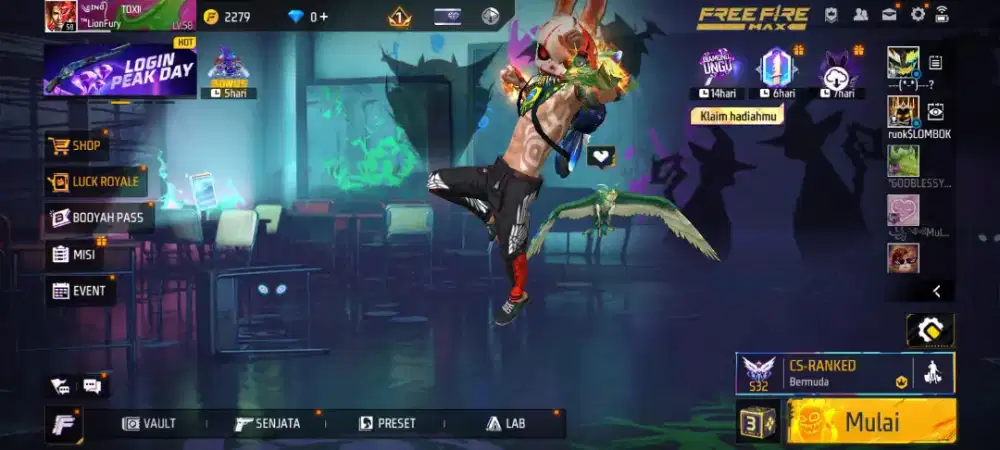The height and width of the screenshot is (450, 1000).
Task: Tap the Mulai start button
Action: (x=871, y=422)
